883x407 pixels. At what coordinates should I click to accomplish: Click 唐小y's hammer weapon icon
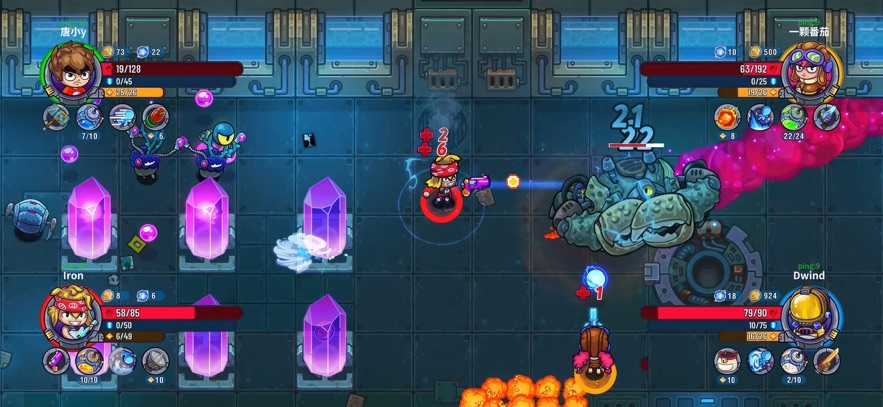(x=56, y=118)
